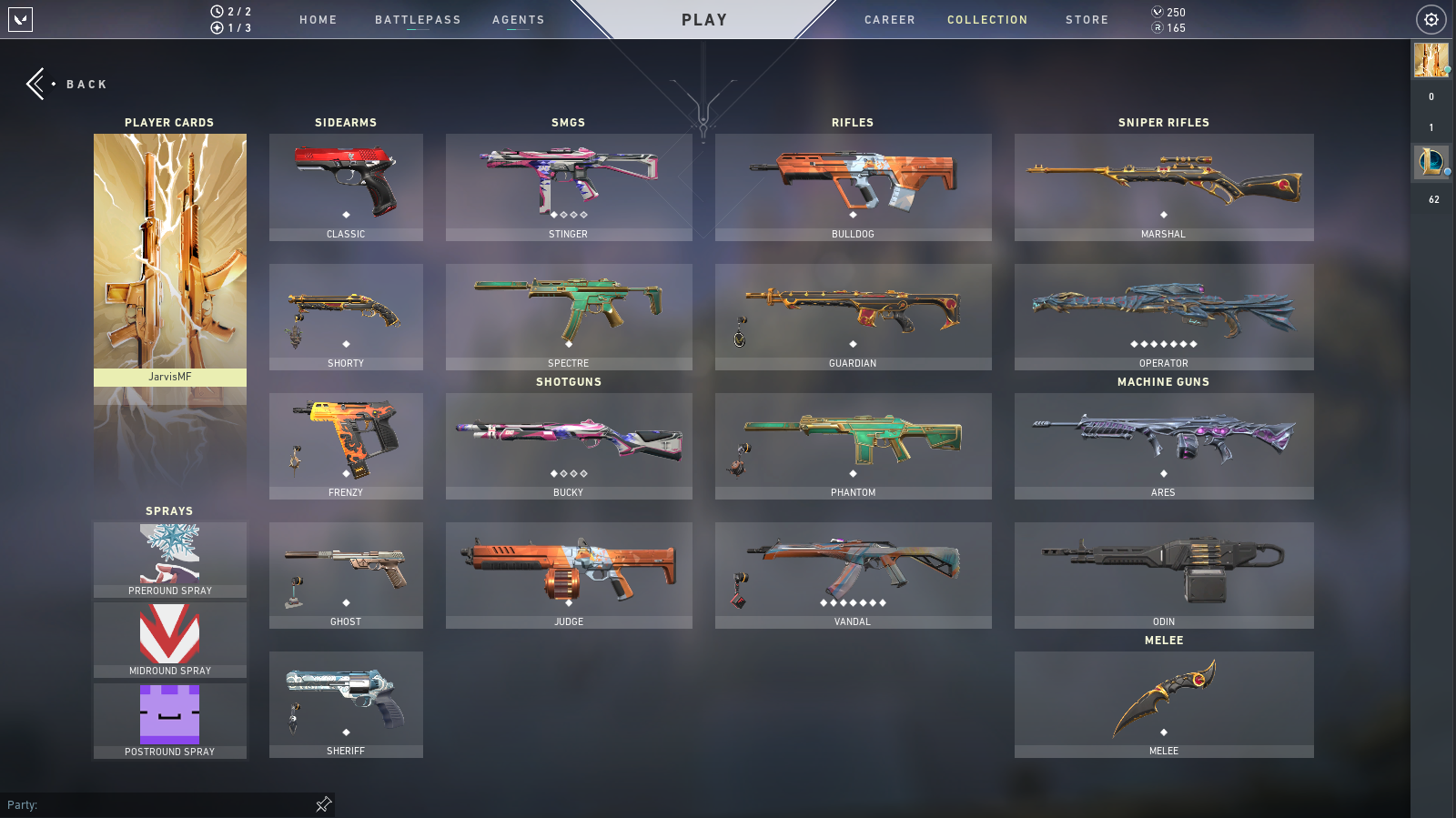Open the Home tab
Viewport: 1456px width, 818px height.
pos(318,20)
